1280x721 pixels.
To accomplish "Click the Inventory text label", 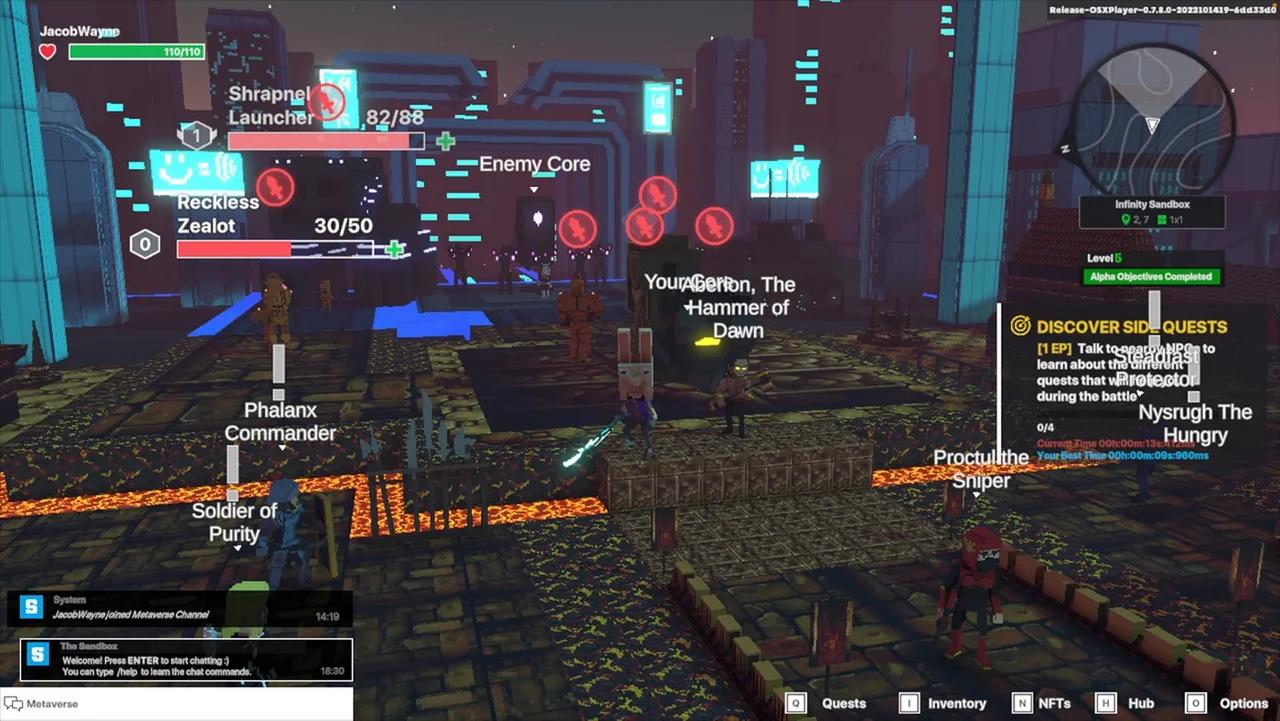I will click(956, 703).
